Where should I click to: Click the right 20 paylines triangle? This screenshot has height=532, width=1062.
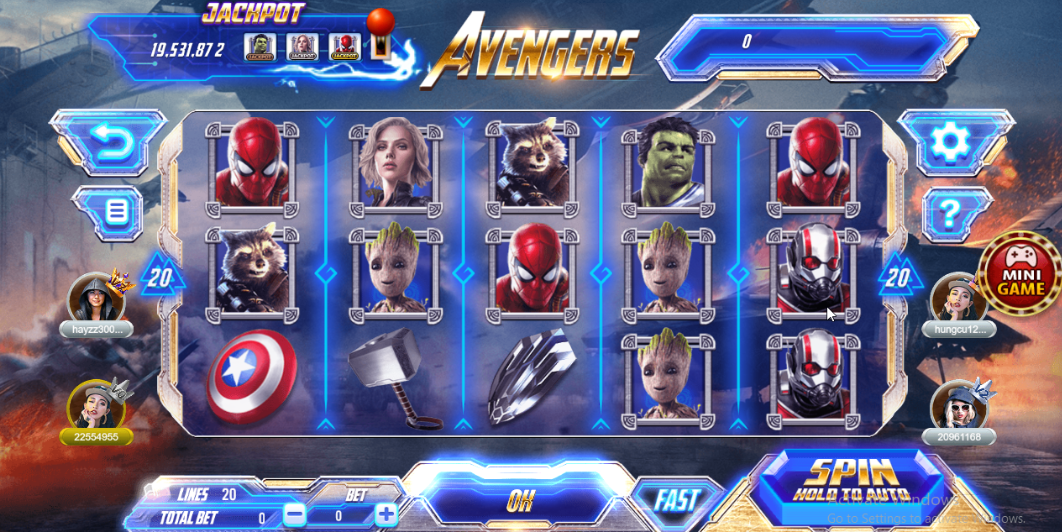tap(898, 277)
